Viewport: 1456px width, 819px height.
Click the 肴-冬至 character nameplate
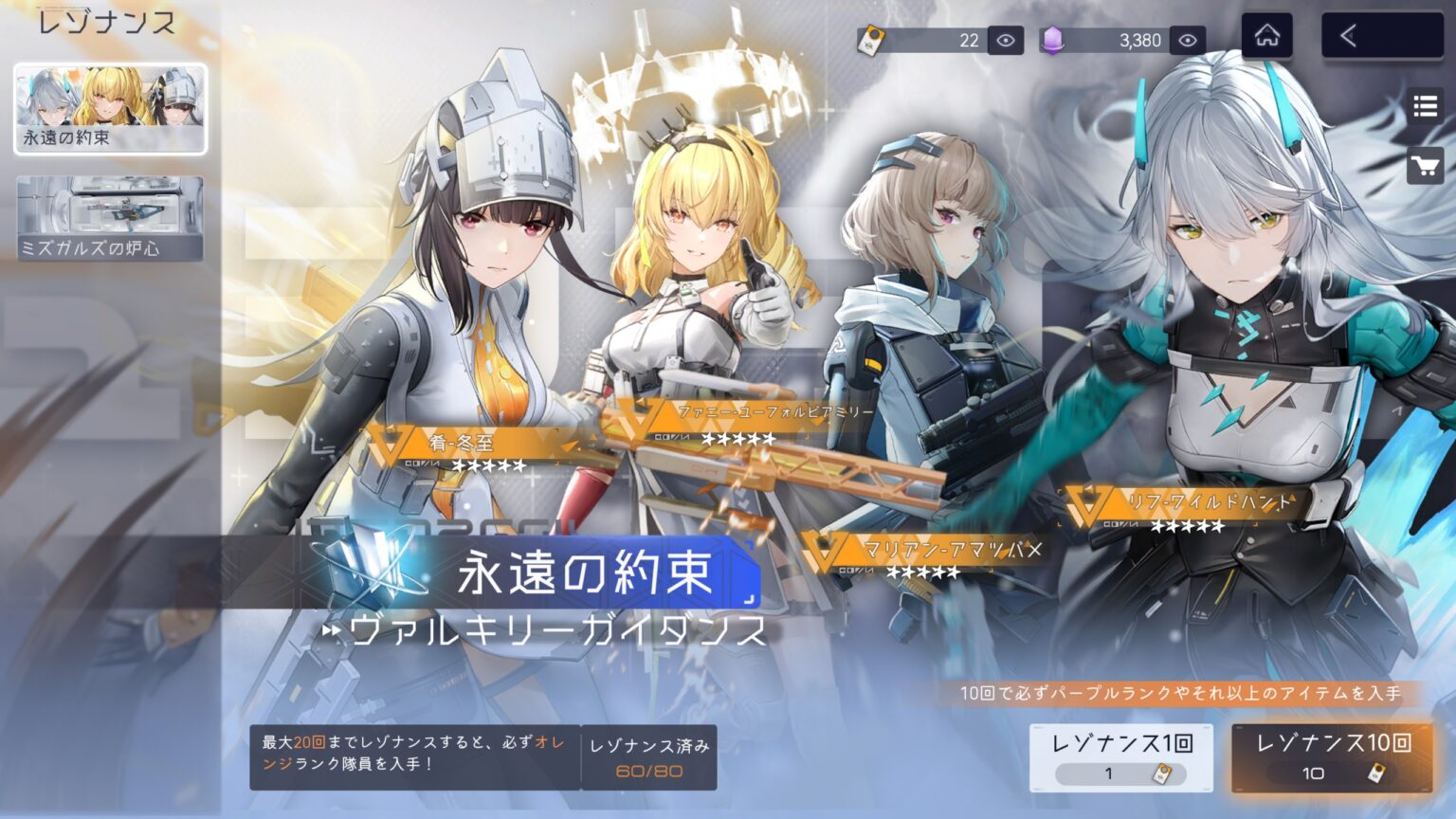click(461, 442)
